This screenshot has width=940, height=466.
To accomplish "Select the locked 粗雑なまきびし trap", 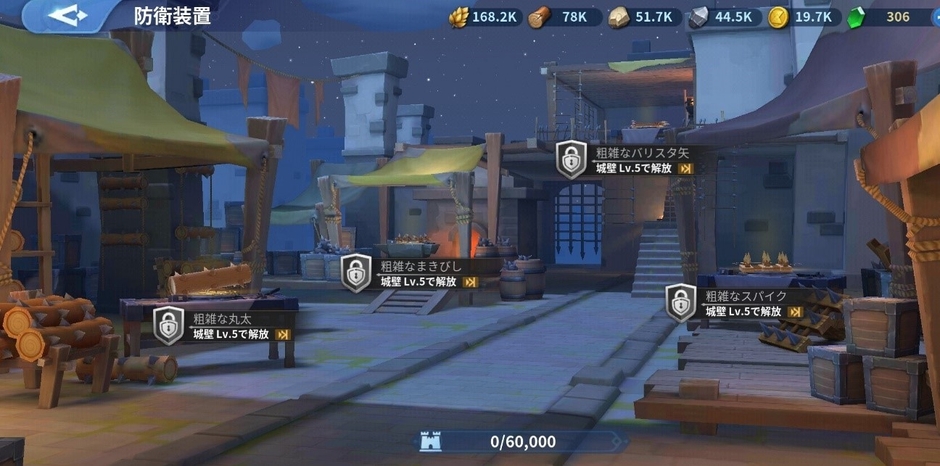I will tap(410, 273).
